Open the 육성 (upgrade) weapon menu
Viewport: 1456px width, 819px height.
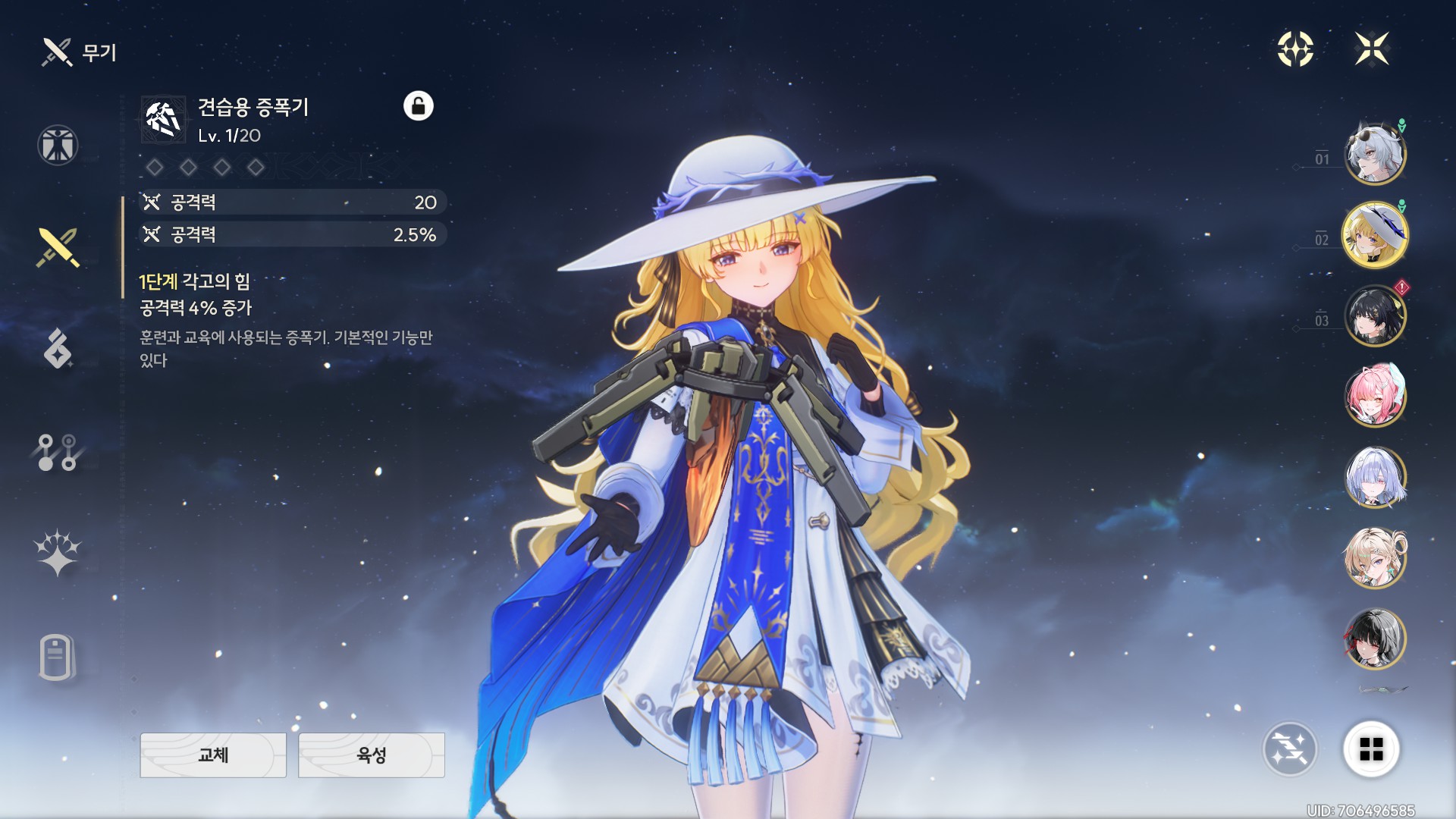[372, 755]
